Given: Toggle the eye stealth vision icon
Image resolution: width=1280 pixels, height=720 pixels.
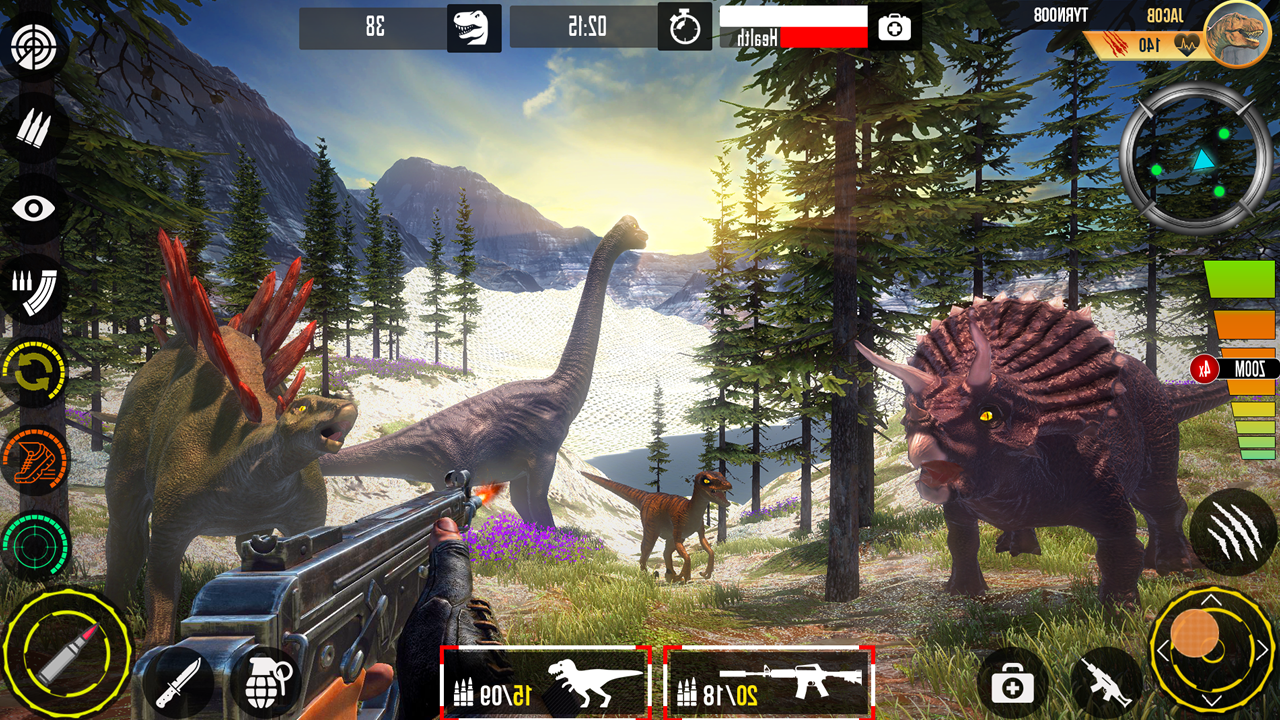Looking at the screenshot, I should tap(35, 209).
